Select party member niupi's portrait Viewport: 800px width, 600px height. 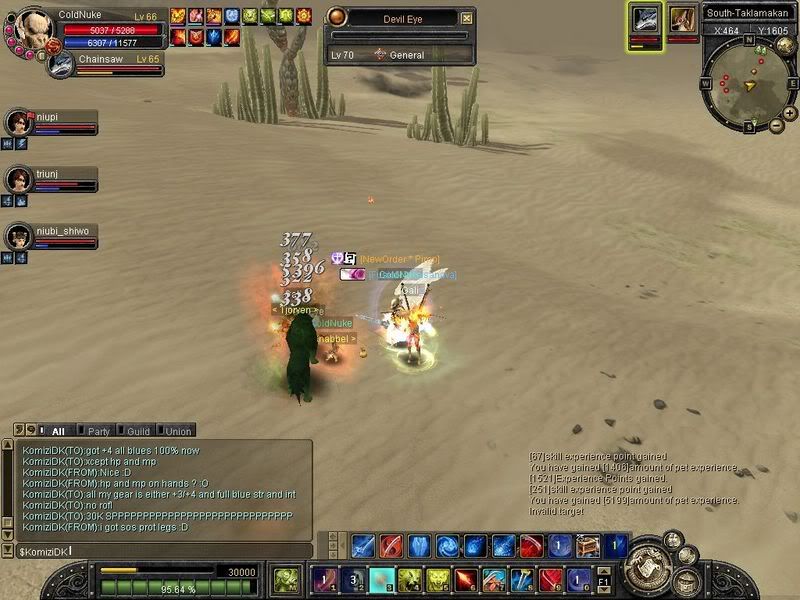pyautogui.click(x=17, y=123)
